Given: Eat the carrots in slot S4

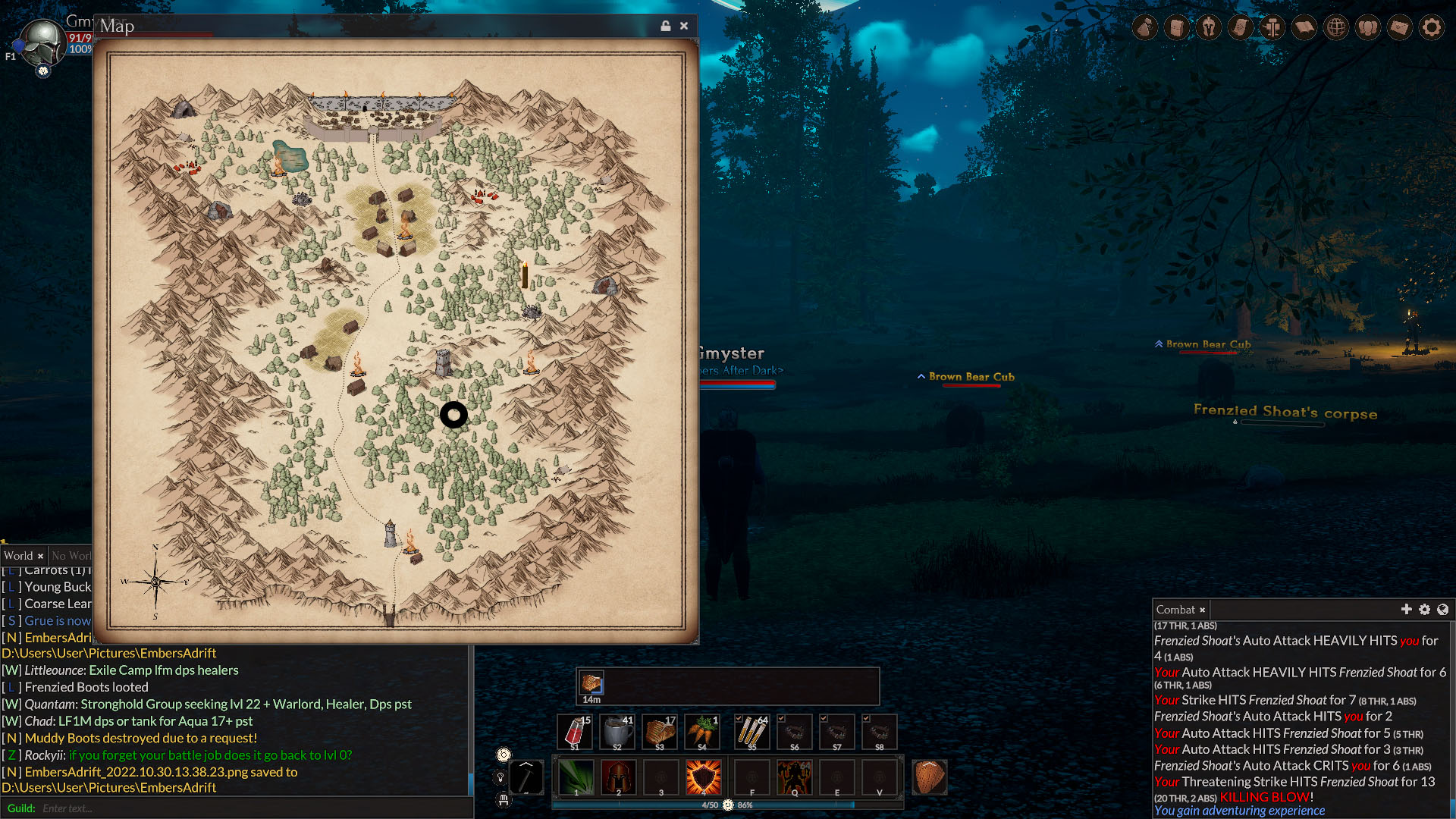Looking at the screenshot, I should click(702, 733).
